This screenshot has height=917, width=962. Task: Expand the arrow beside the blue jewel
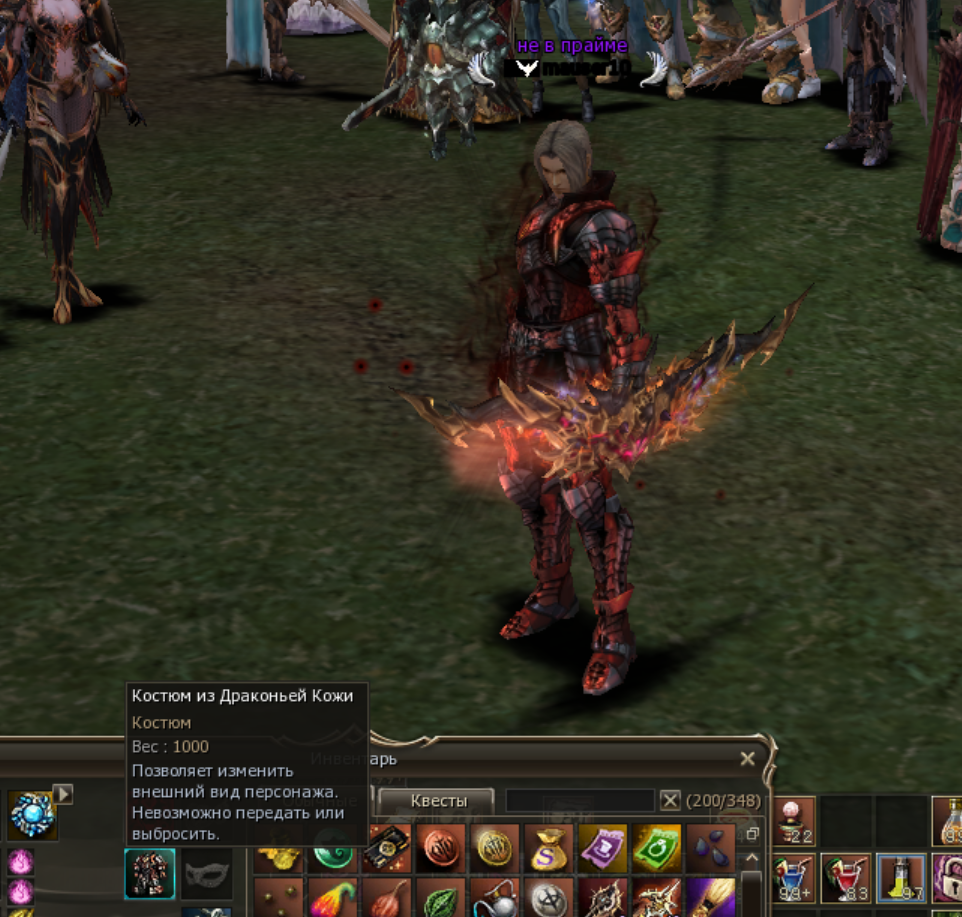click(63, 794)
